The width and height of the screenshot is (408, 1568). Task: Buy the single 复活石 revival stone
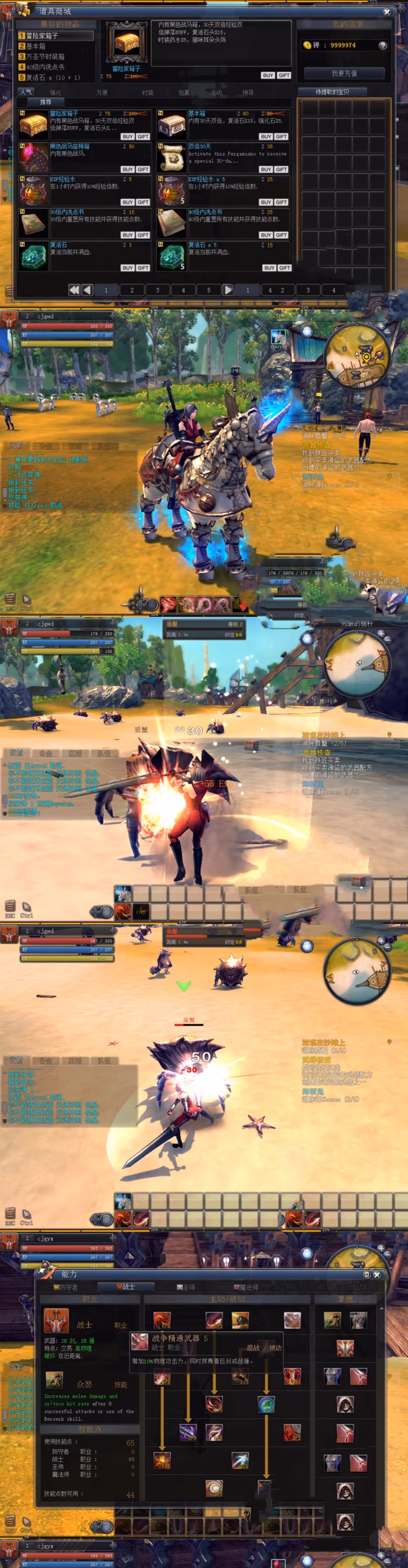[x=127, y=268]
